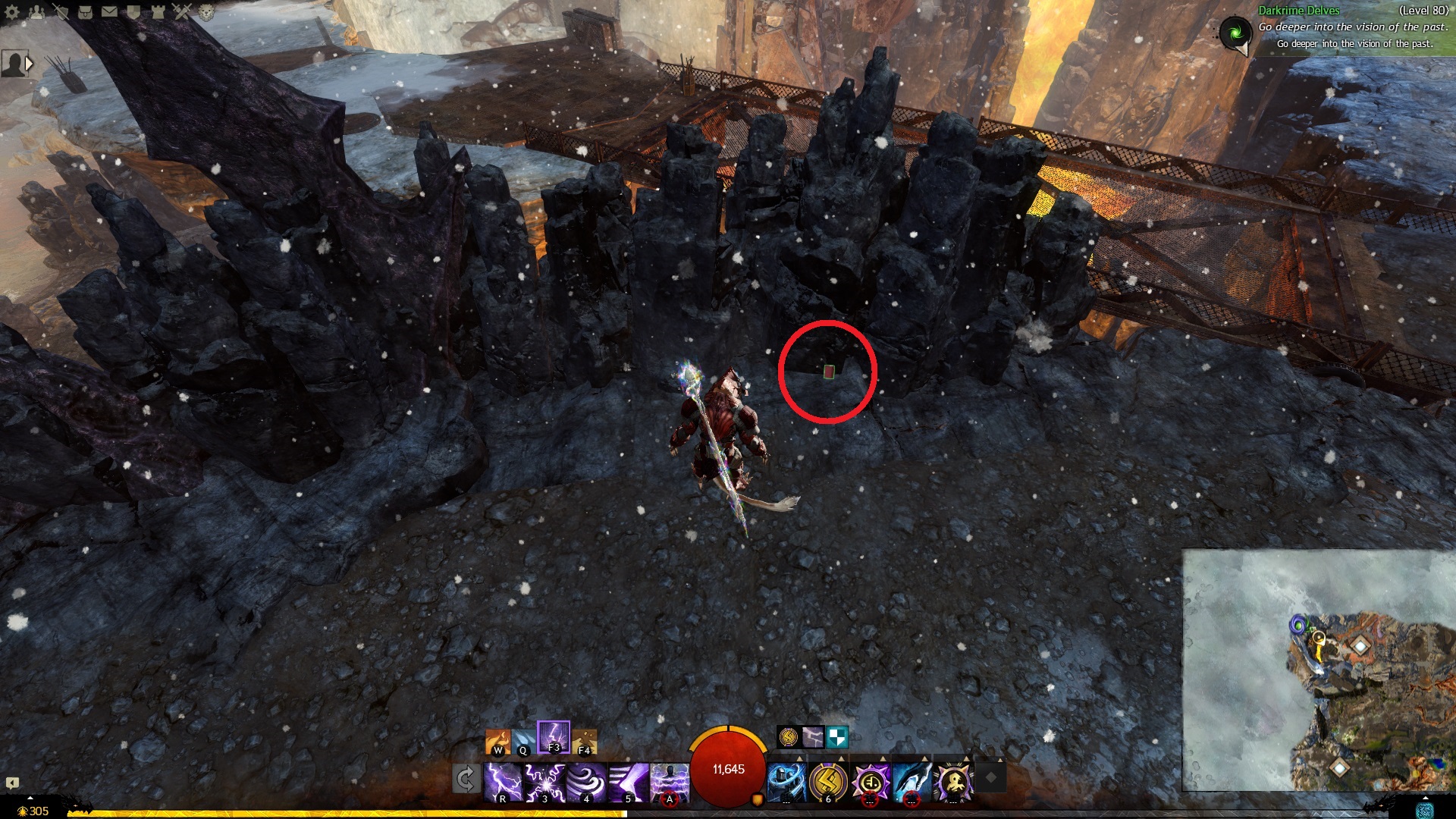Open the gear-shaped game menu
The image size is (1456, 819).
click(x=12, y=12)
